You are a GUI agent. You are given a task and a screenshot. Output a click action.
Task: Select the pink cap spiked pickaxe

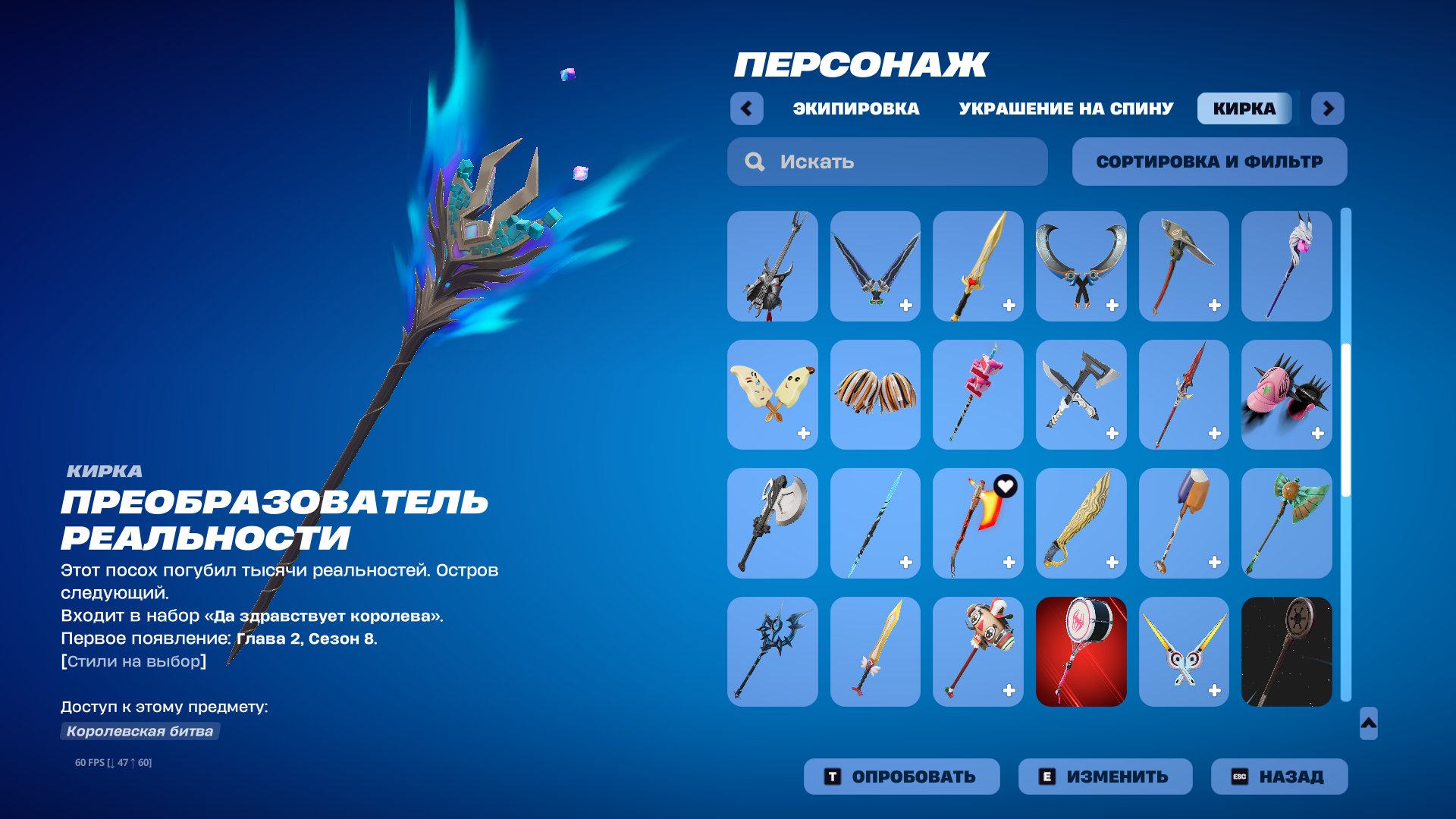(x=1286, y=394)
